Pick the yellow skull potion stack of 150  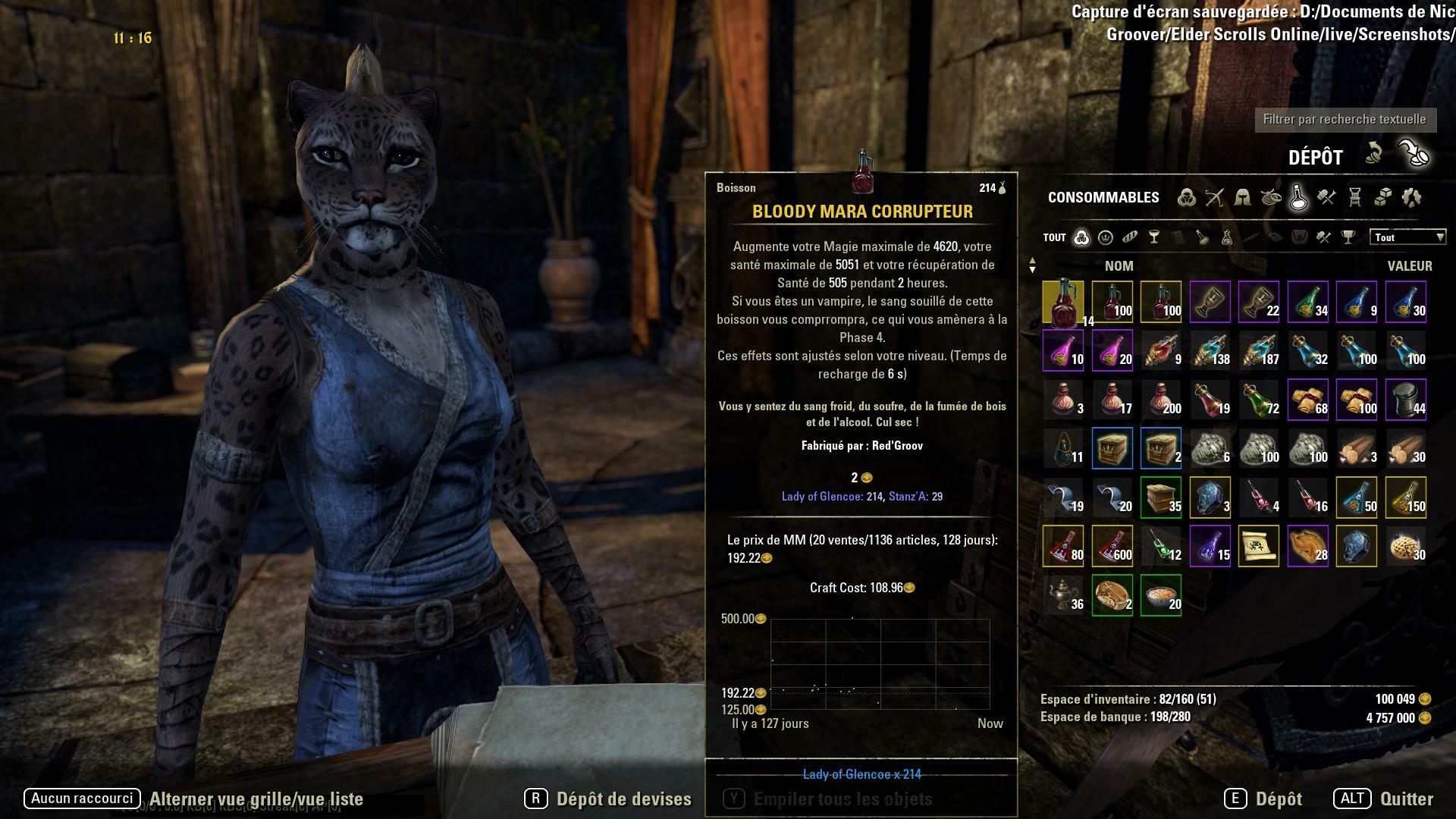[1405, 497]
